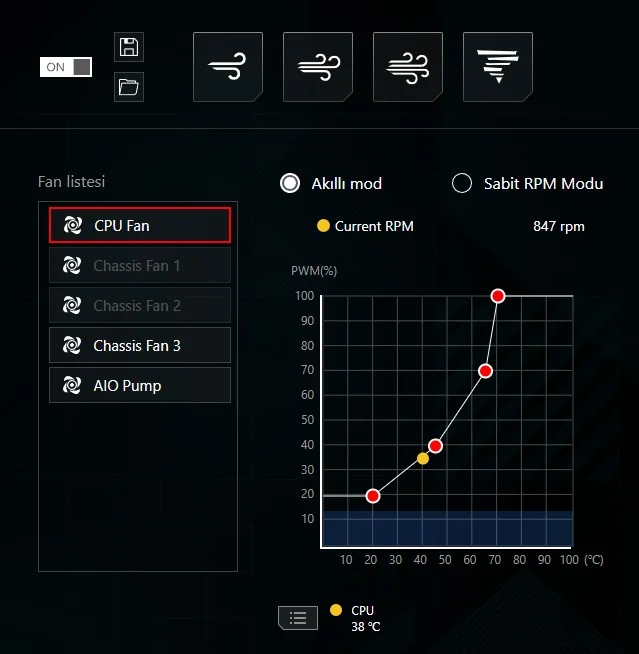Viewport: 639px width, 654px height.
Task: Enable Akıllı mod radio option
Action: click(x=291, y=183)
